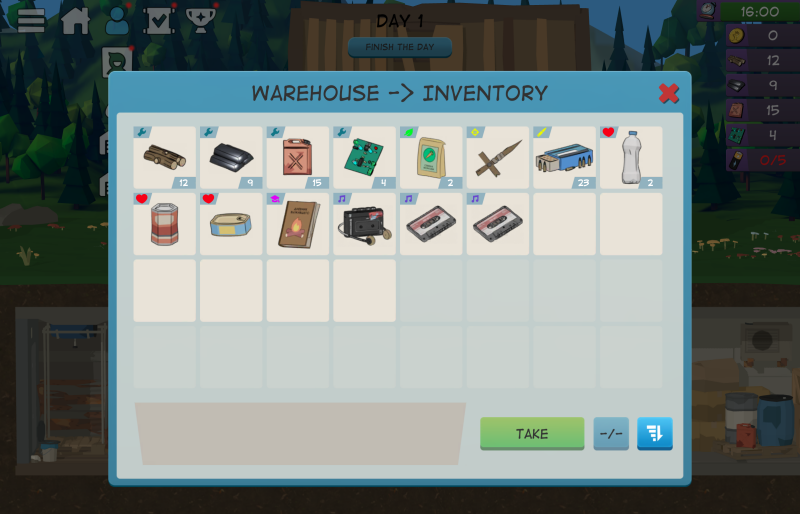Pick the red fuel canister slot
This screenshot has width=800, height=514.
[298, 158]
